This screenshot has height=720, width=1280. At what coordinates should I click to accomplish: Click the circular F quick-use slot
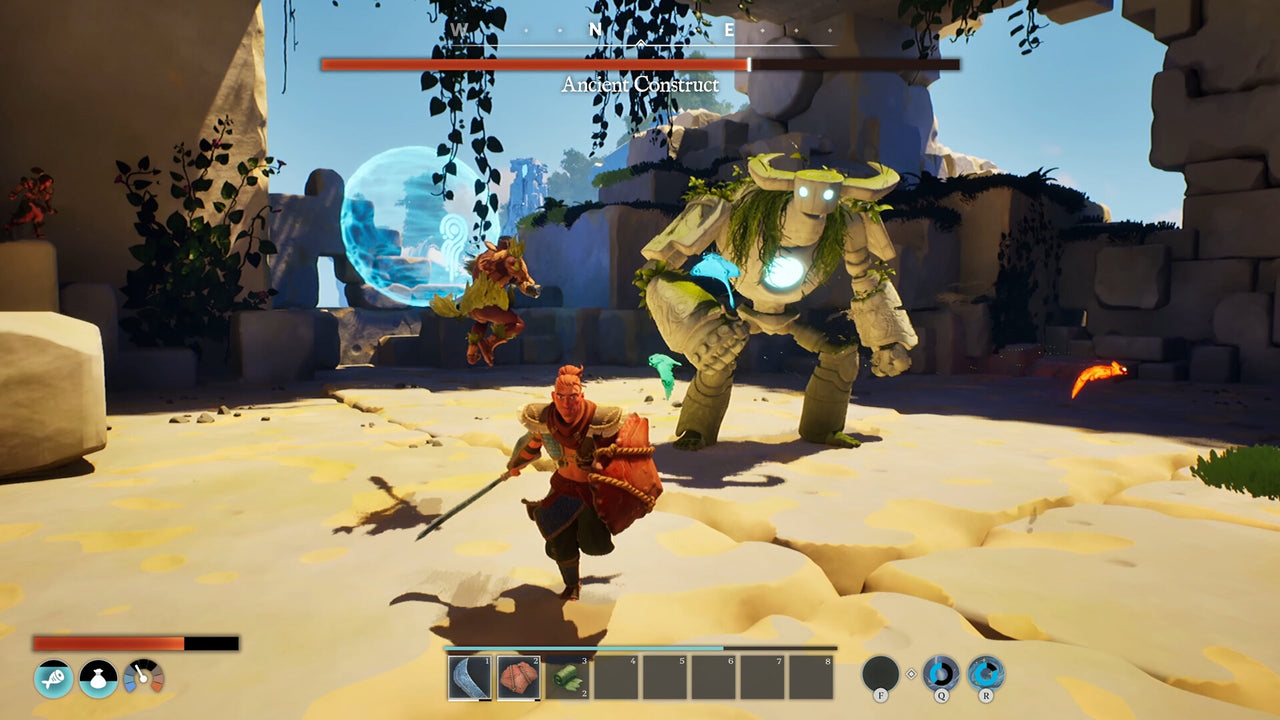(x=880, y=670)
